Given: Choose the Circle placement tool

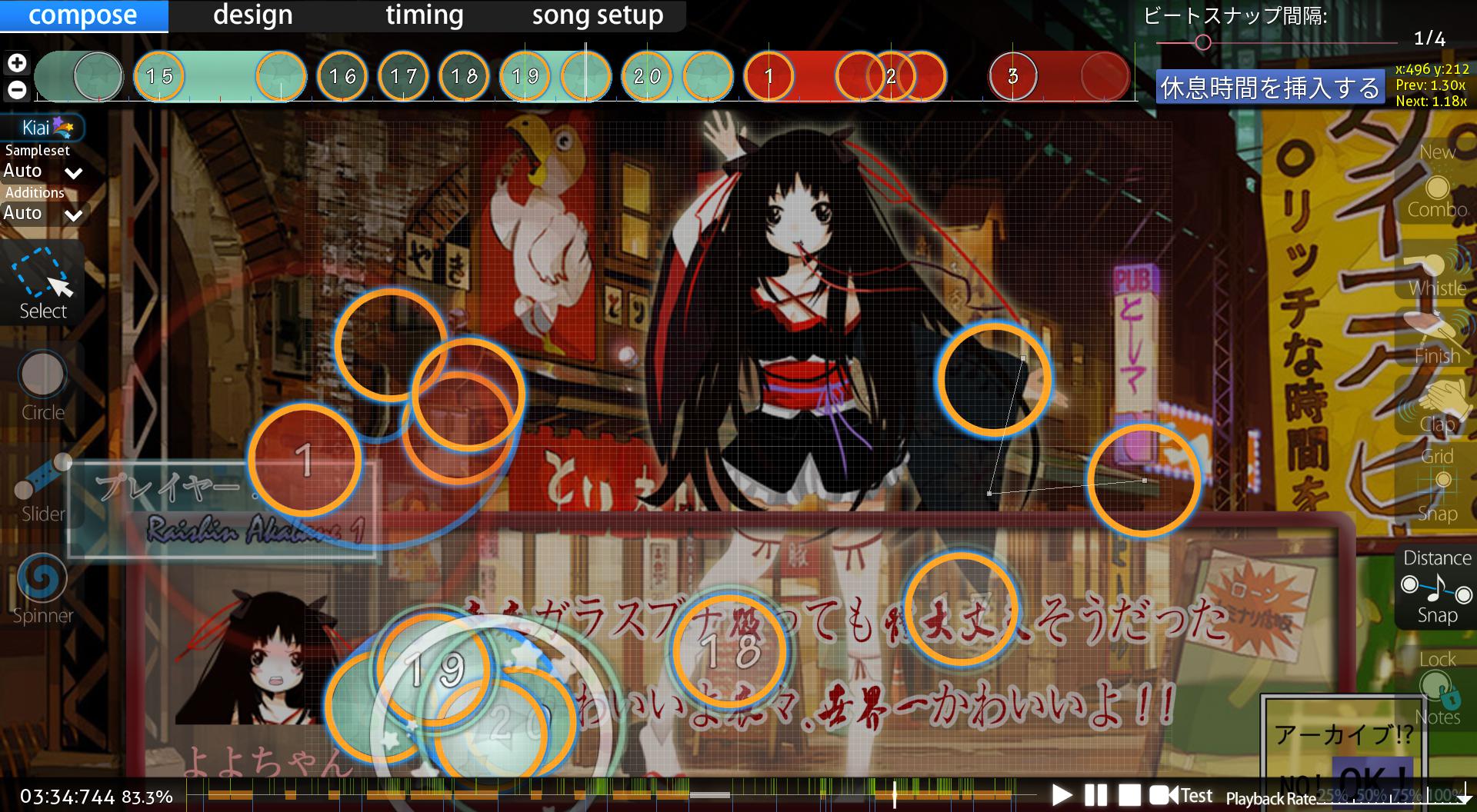Looking at the screenshot, I should [x=43, y=386].
